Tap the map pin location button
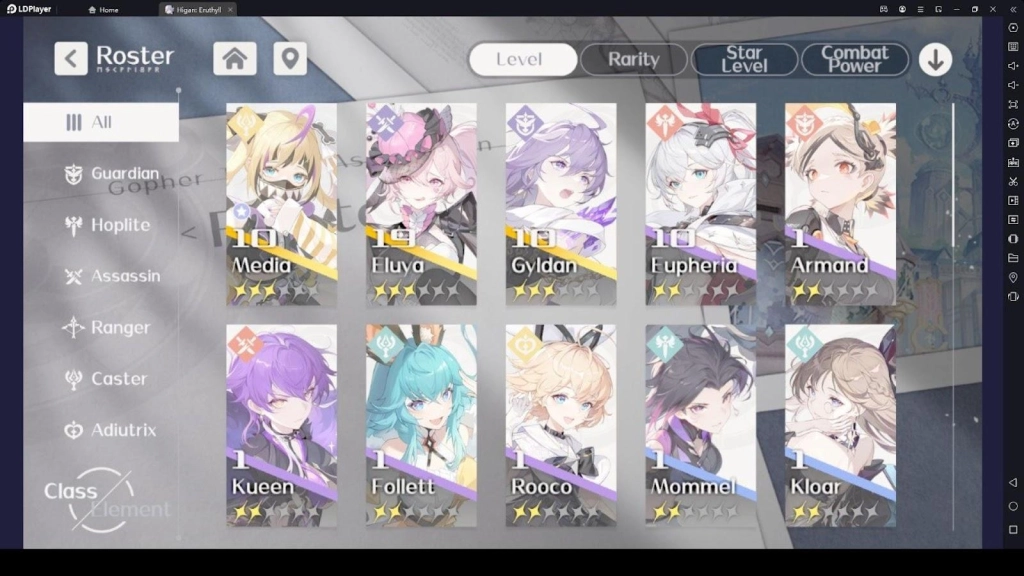Image resolution: width=1024 pixels, height=576 pixels. pyautogui.click(x=289, y=59)
